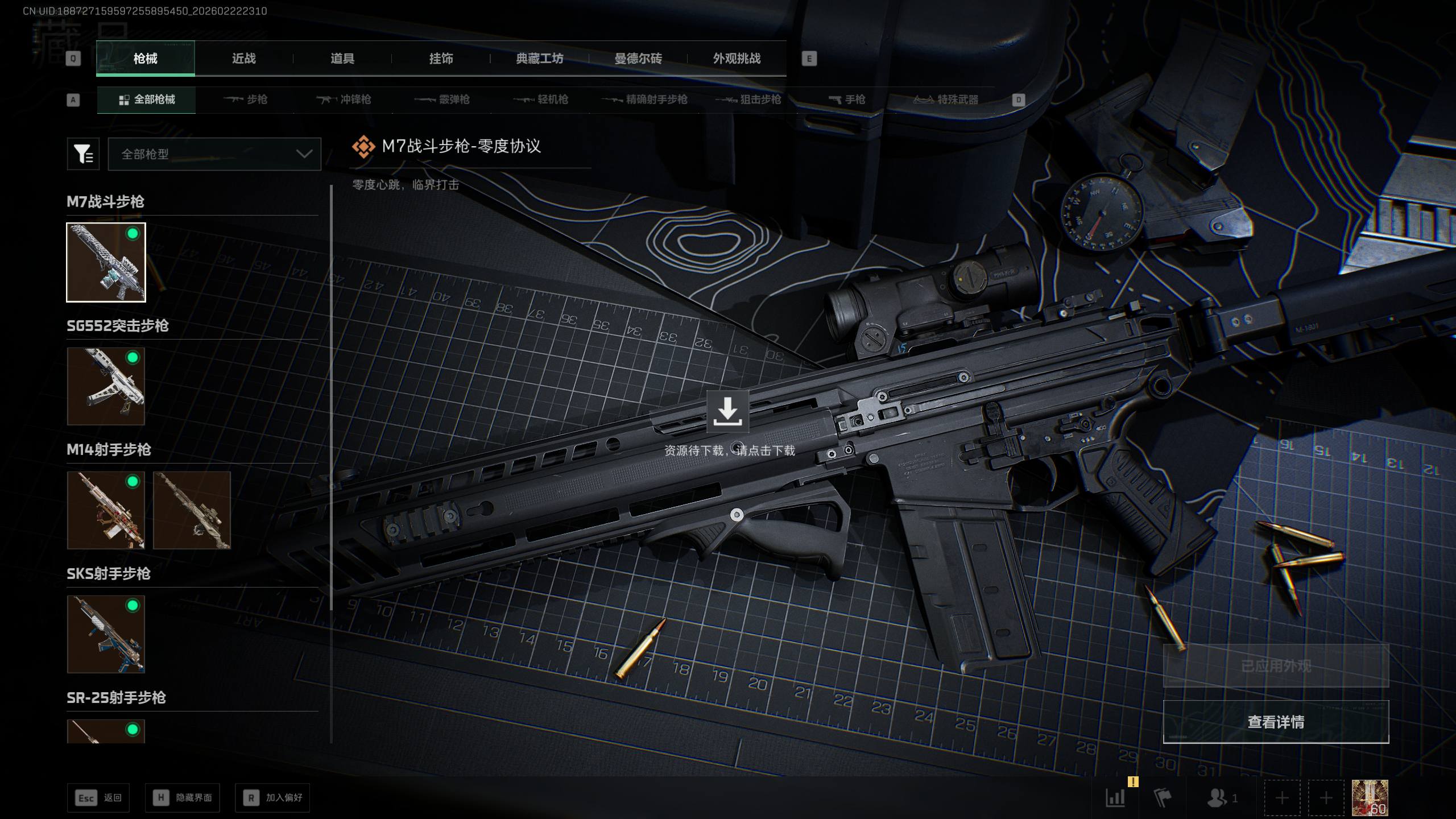The image size is (1456, 819).
Task: Show only 冲锋枪 submachine guns
Action: (344, 100)
